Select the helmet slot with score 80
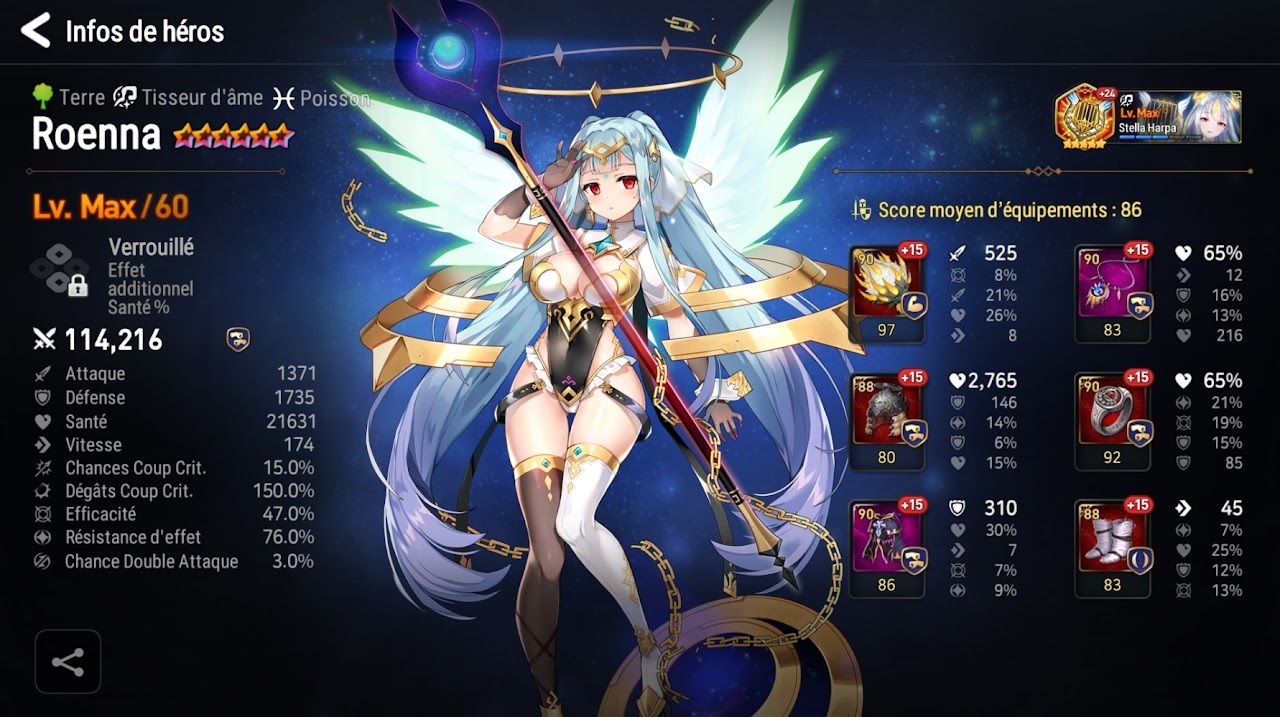Screen dimensions: 1280x717 [x=887, y=420]
